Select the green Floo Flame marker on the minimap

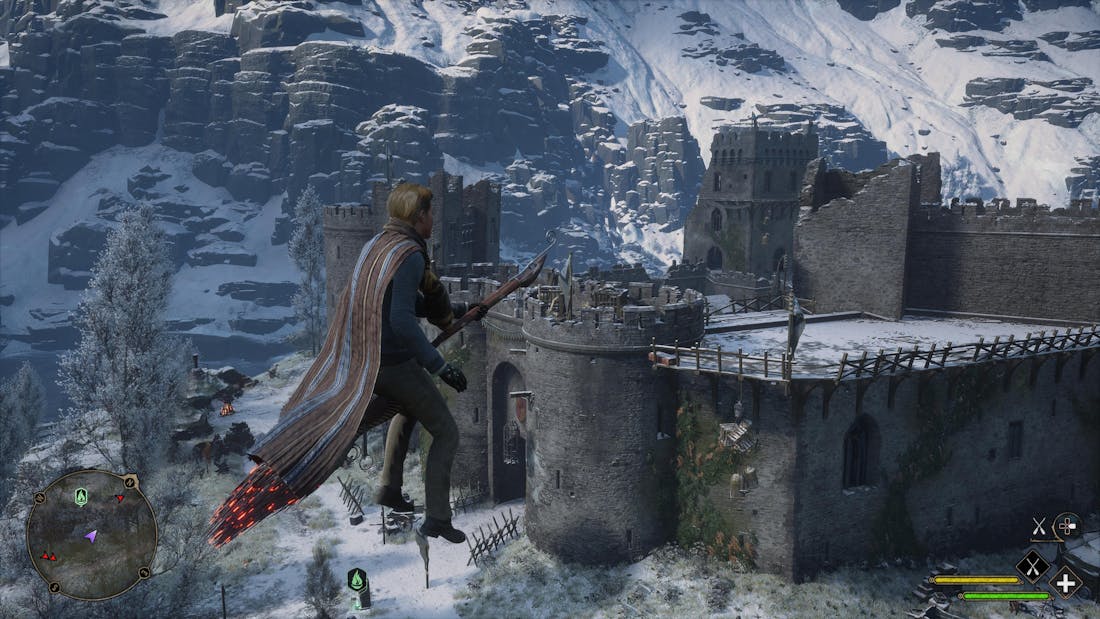(x=81, y=496)
